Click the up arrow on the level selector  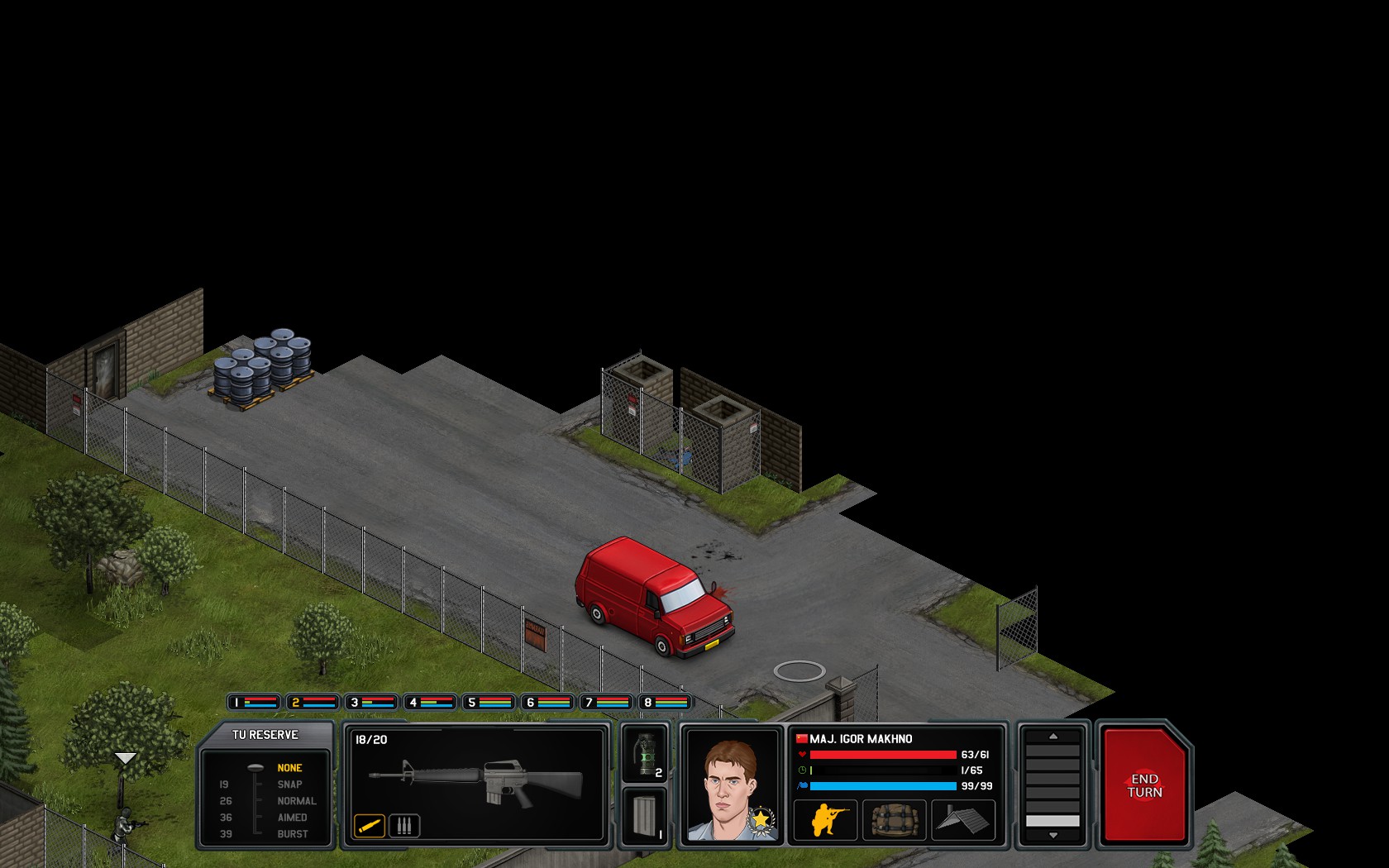(x=1052, y=737)
